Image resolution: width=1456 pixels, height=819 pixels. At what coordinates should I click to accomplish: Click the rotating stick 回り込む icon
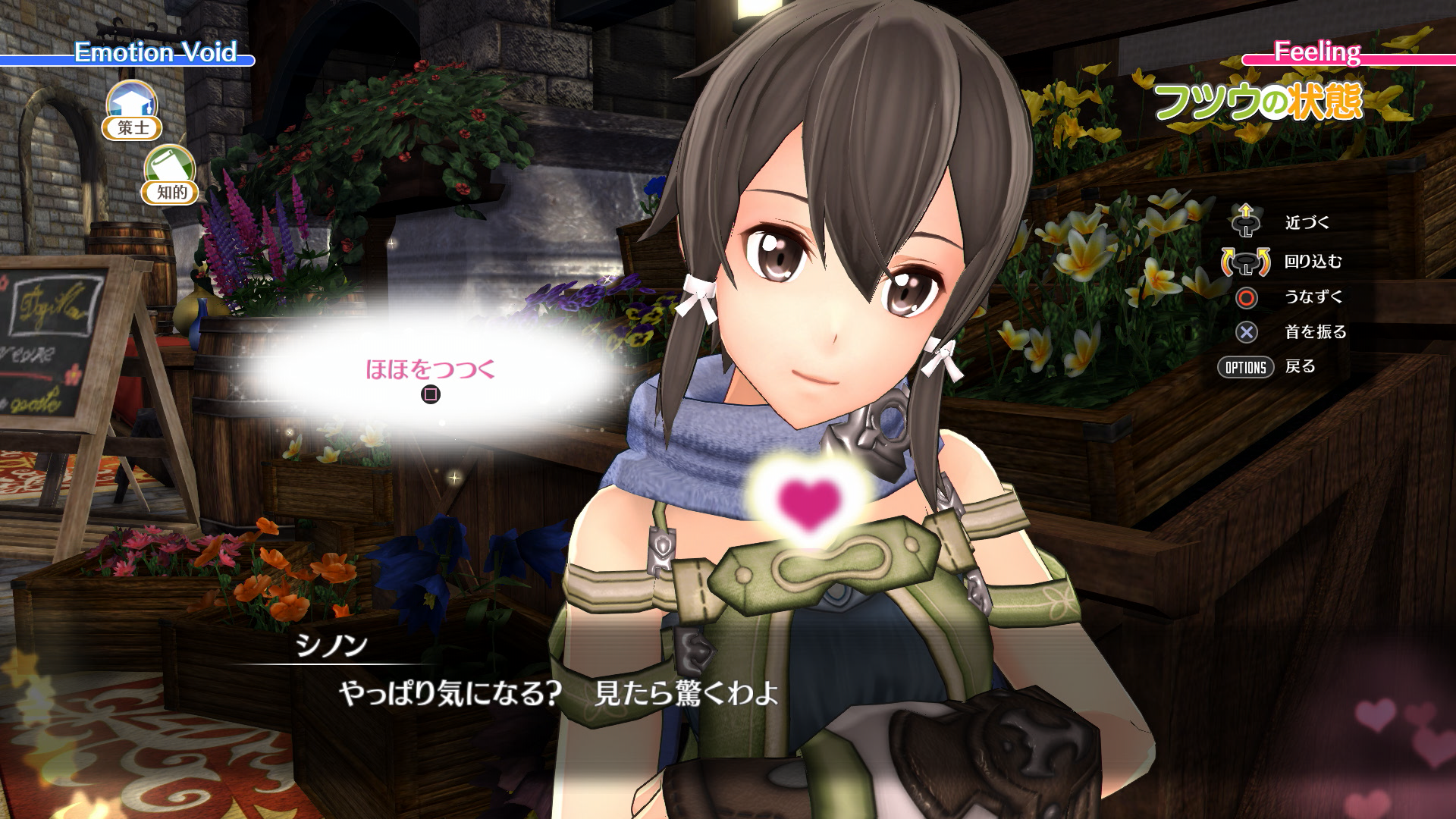1246,264
